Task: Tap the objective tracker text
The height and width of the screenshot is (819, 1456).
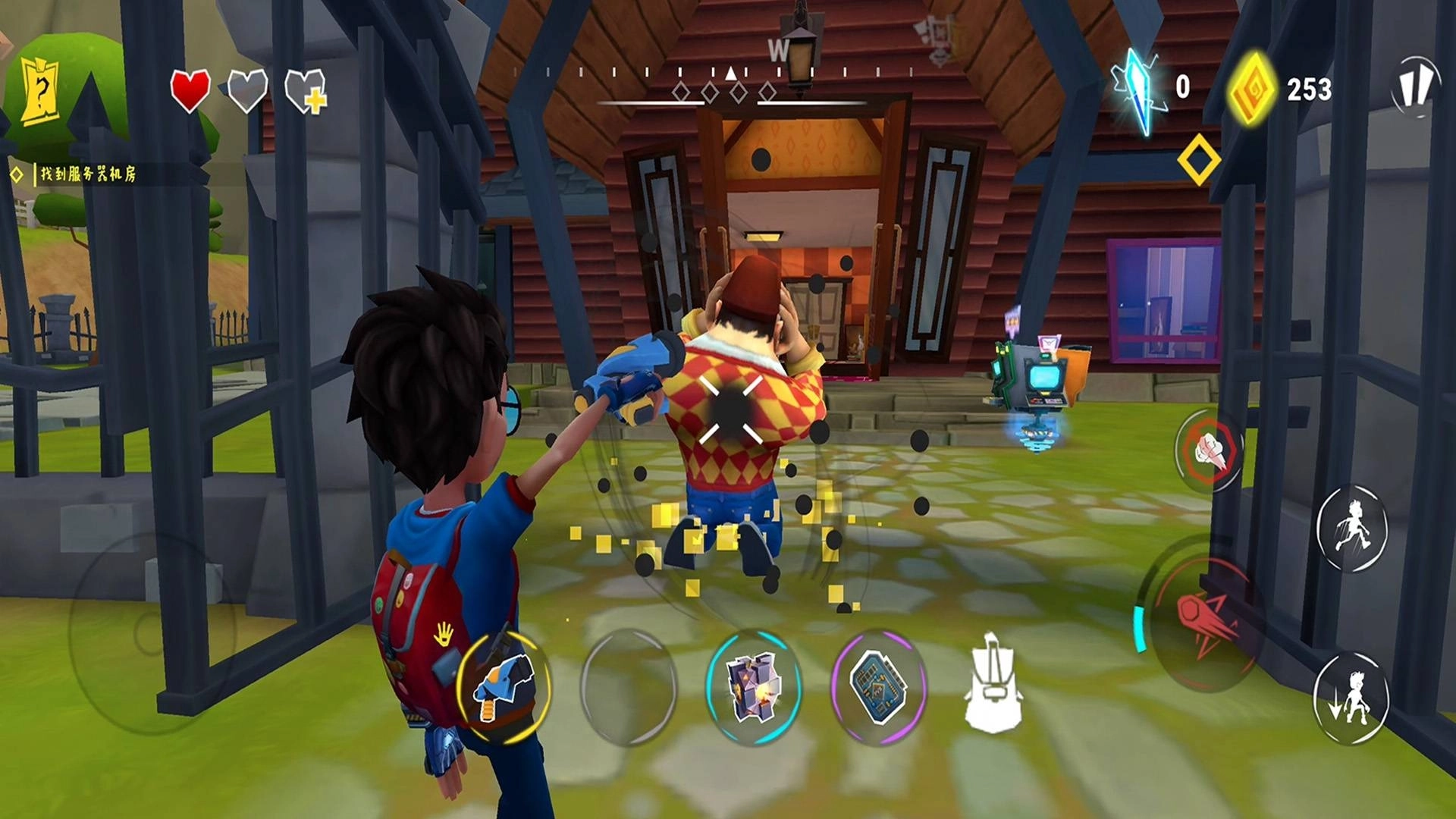Action: (87, 174)
